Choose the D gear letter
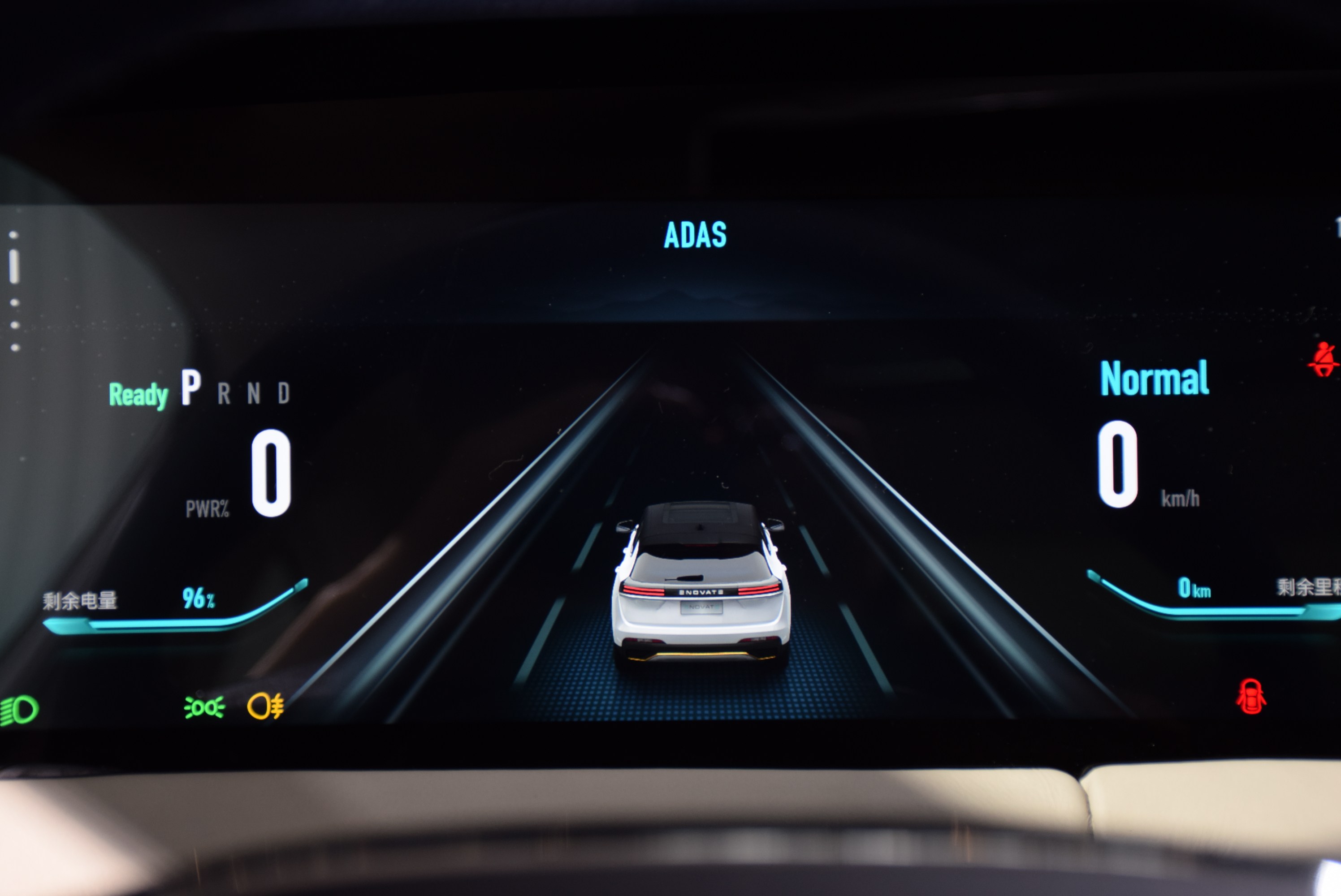Screen dimensions: 1341x896 (x=284, y=394)
